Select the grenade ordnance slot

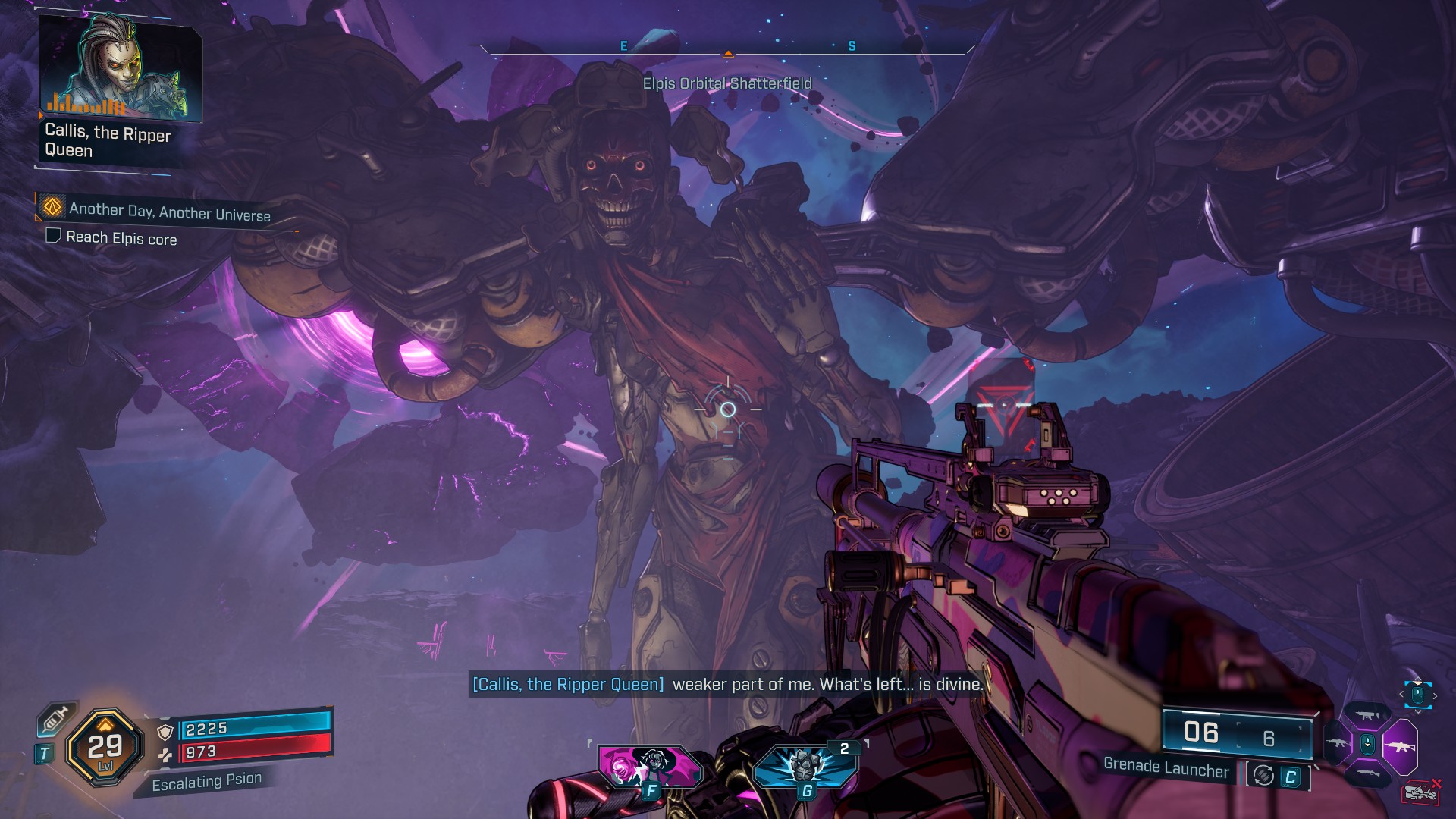coord(805,766)
